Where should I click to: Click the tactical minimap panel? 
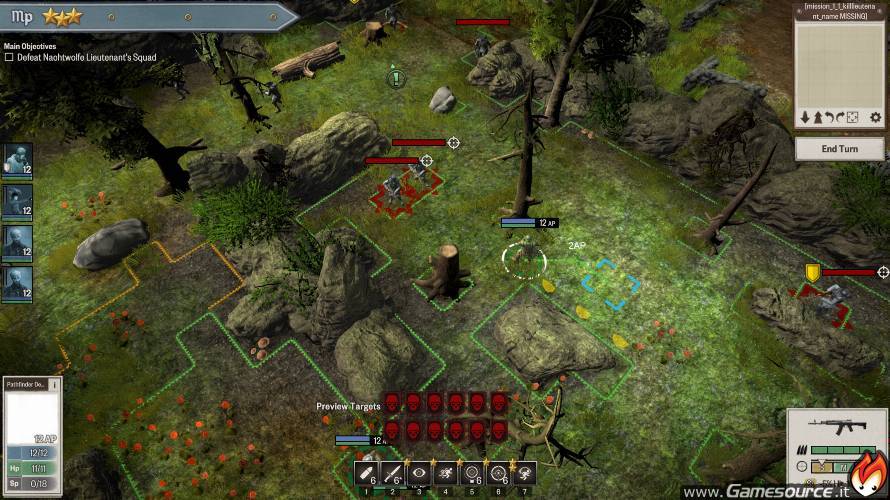pos(840,62)
